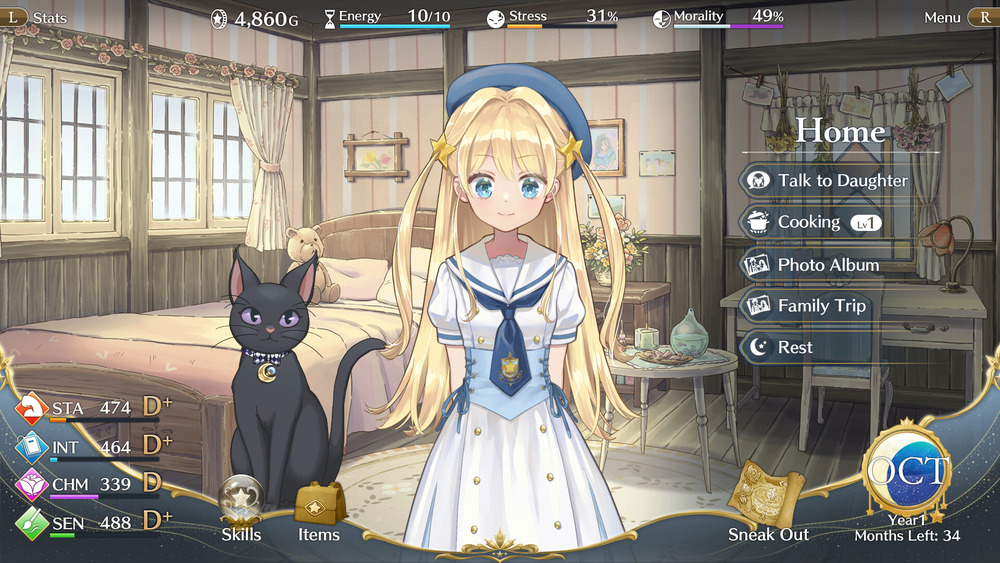The height and width of the screenshot is (563, 1000).
Task: Open the Menu at top right
Action: tap(957, 17)
